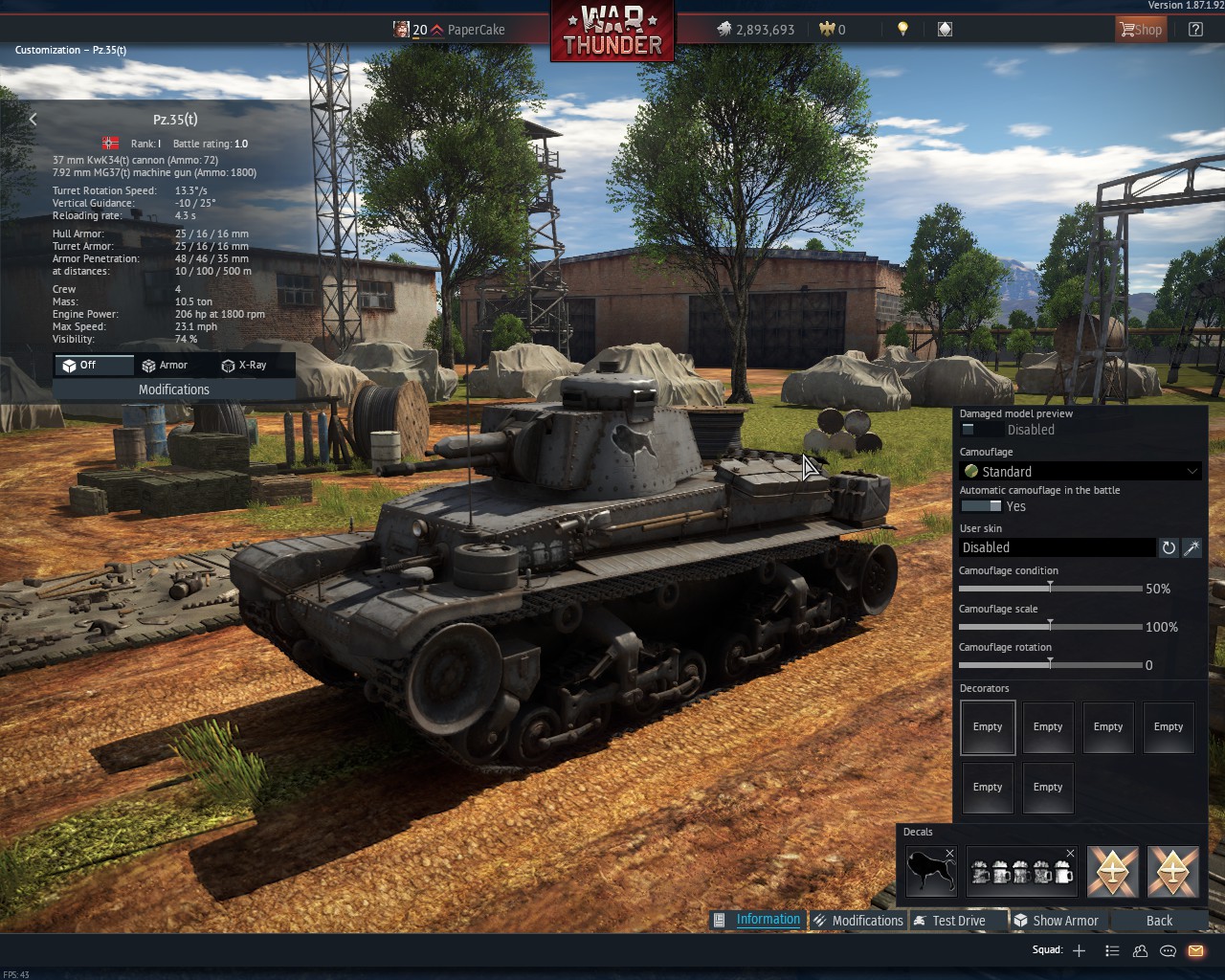Viewport: 1225px width, 980px height.
Task: Open Modifications under the vehicle stats
Action: 173,390
